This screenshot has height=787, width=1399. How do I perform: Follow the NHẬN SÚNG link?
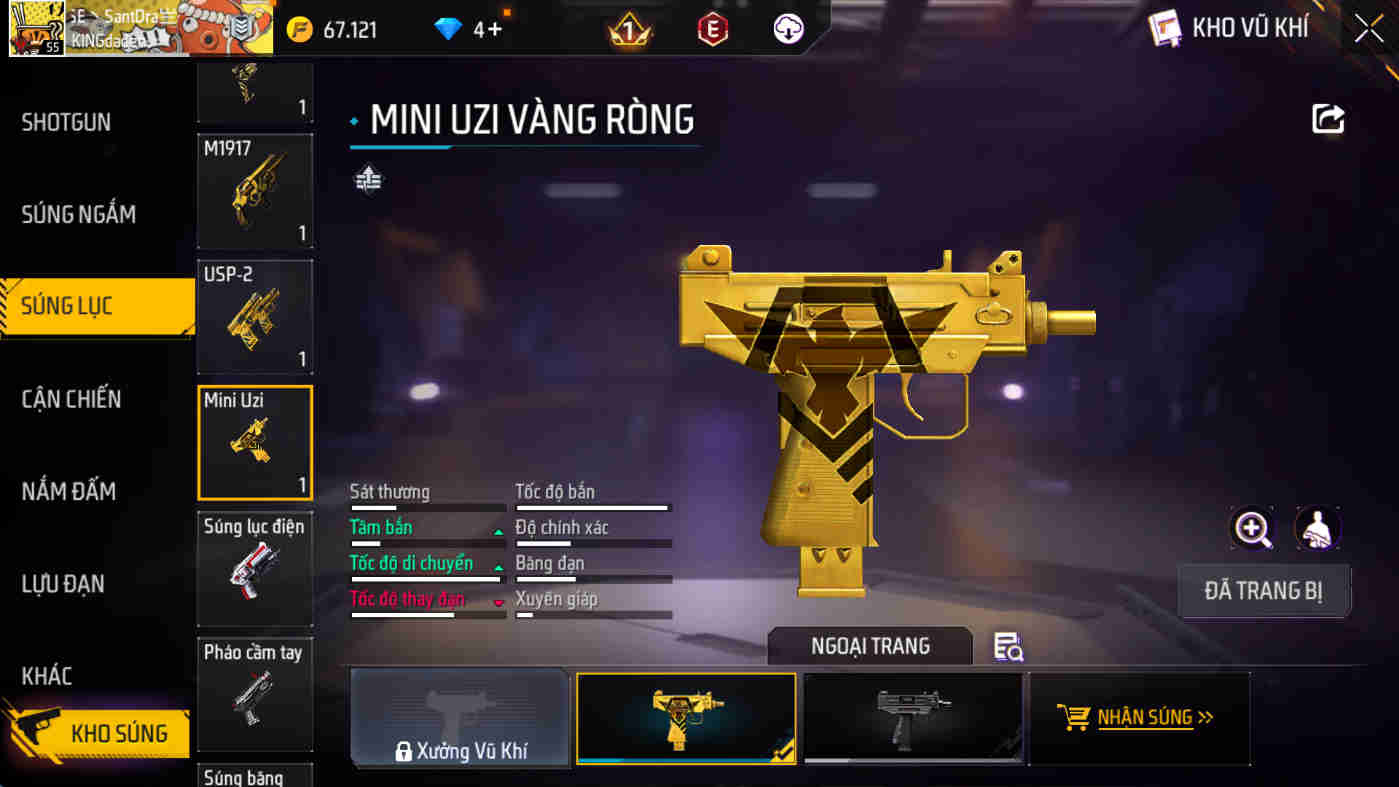tap(1139, 718)
